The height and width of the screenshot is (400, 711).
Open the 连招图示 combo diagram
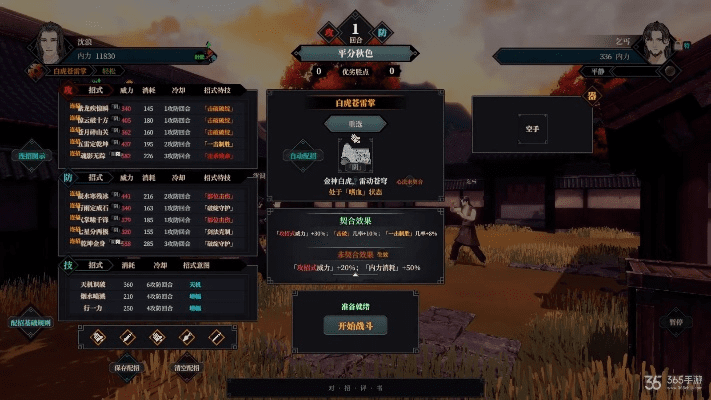point(30,156)
